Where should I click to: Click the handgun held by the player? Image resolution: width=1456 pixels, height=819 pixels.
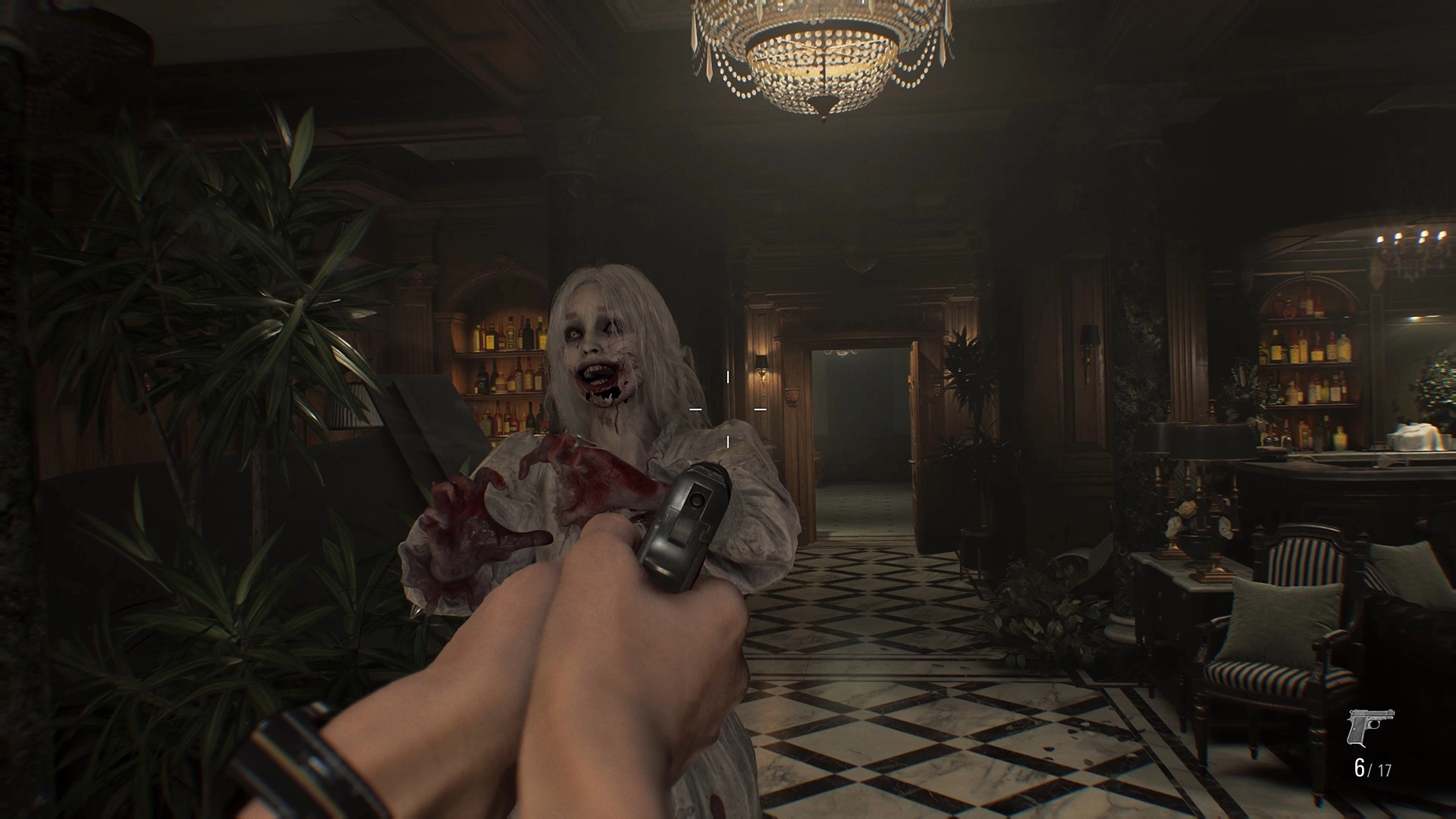(x=682, y=523)
